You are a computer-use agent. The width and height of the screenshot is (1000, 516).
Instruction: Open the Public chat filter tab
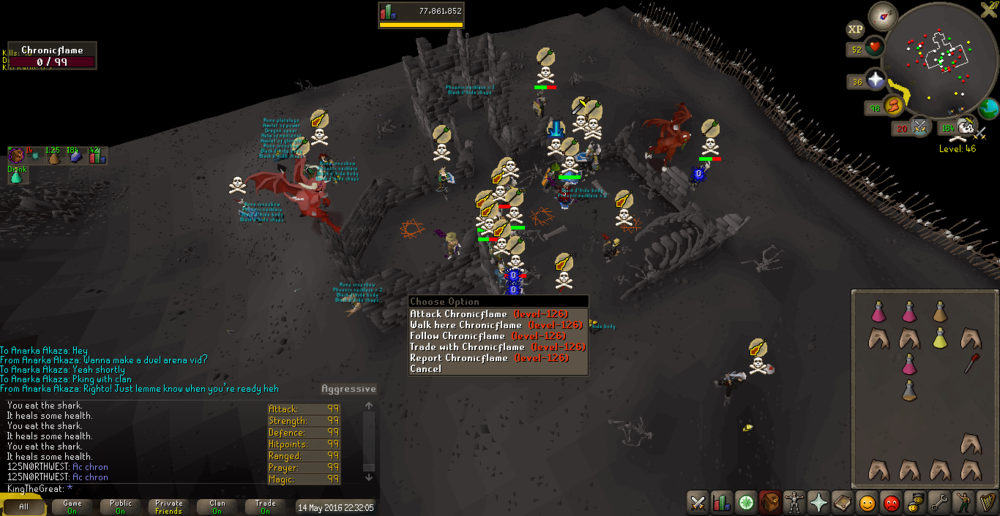pos(120,507)
